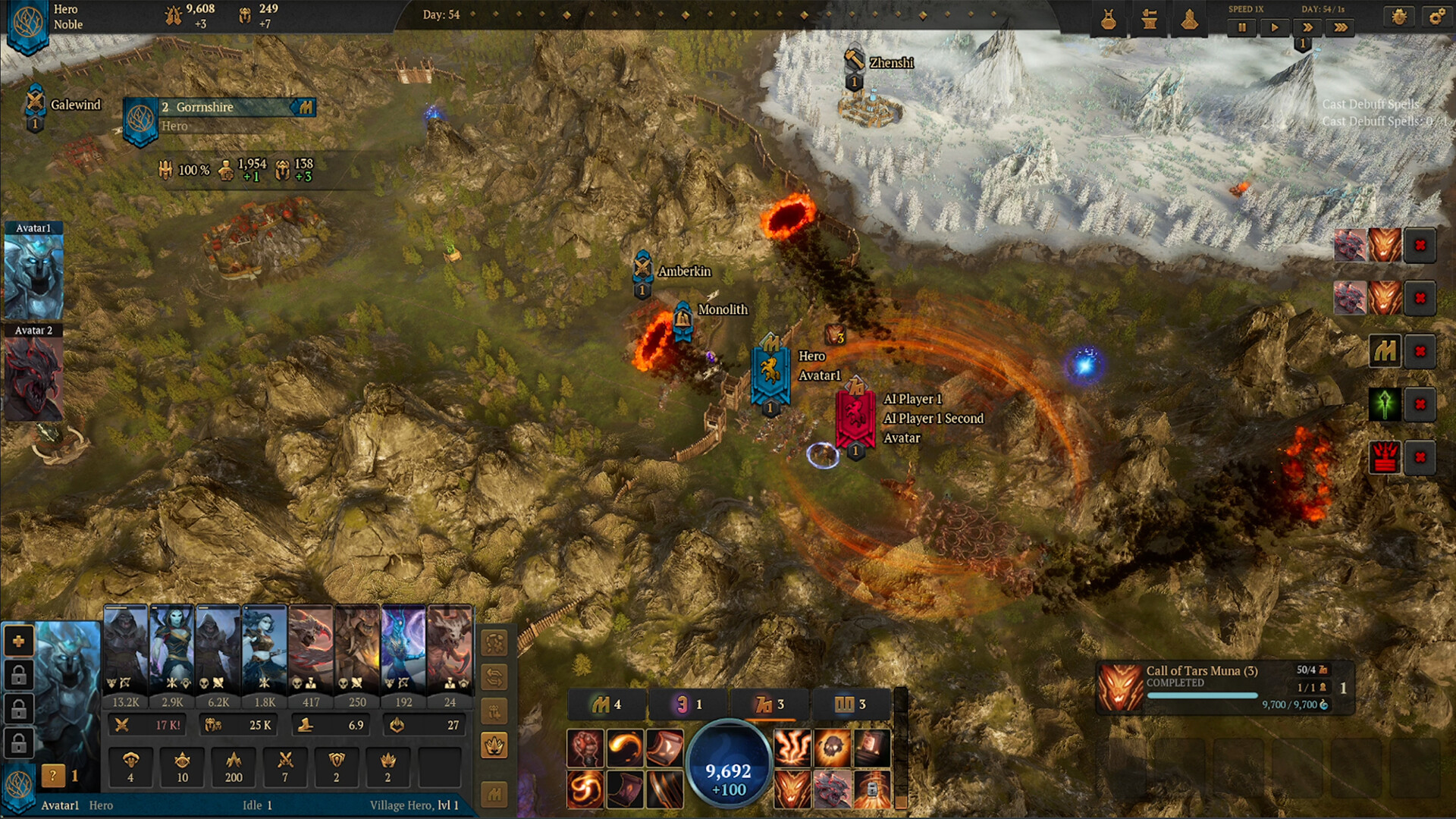Set game speed to triple-arrow fastest

tap(1341, 28)
